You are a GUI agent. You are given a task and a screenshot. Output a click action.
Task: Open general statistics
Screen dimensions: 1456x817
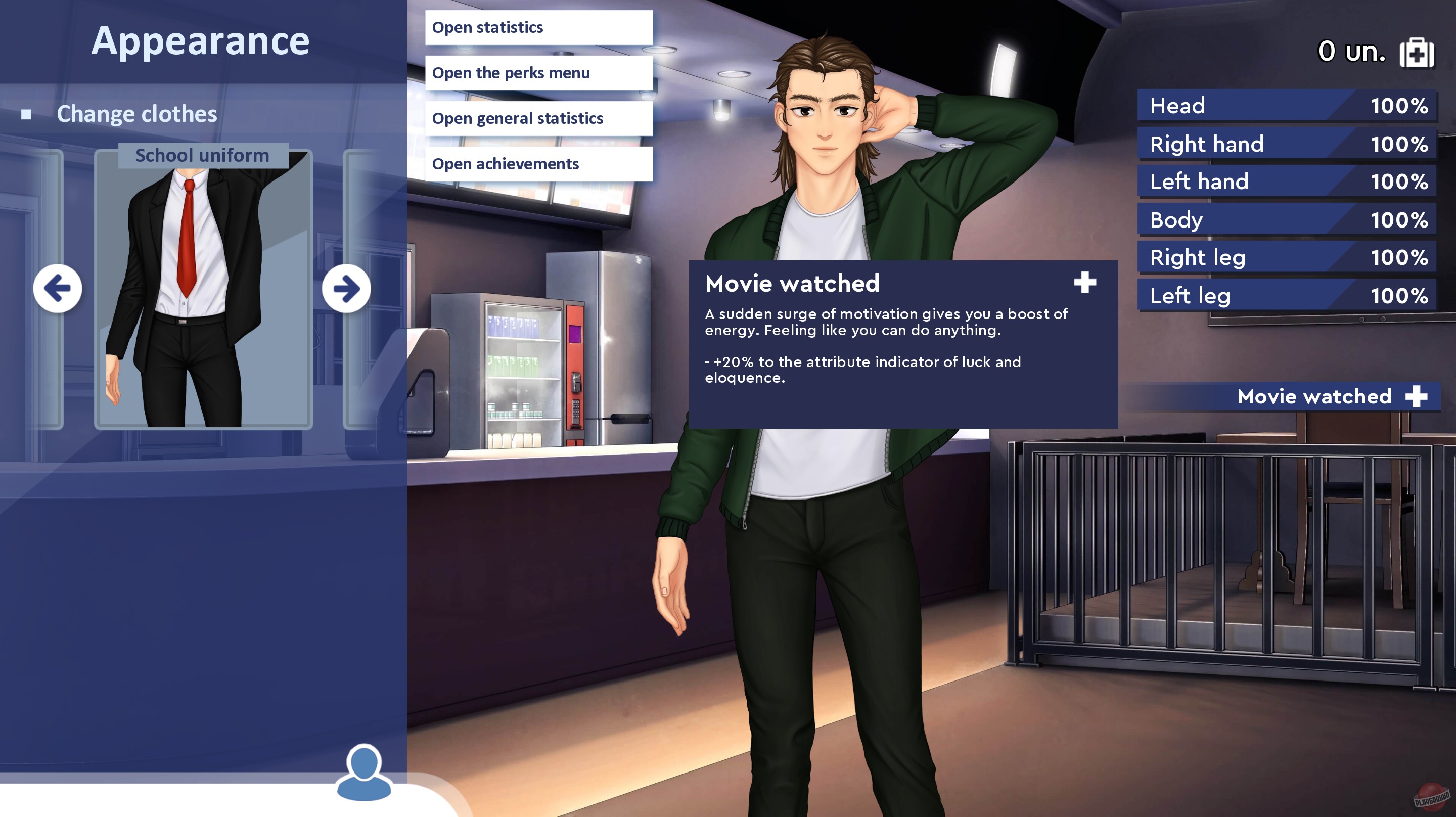(537, 118)
